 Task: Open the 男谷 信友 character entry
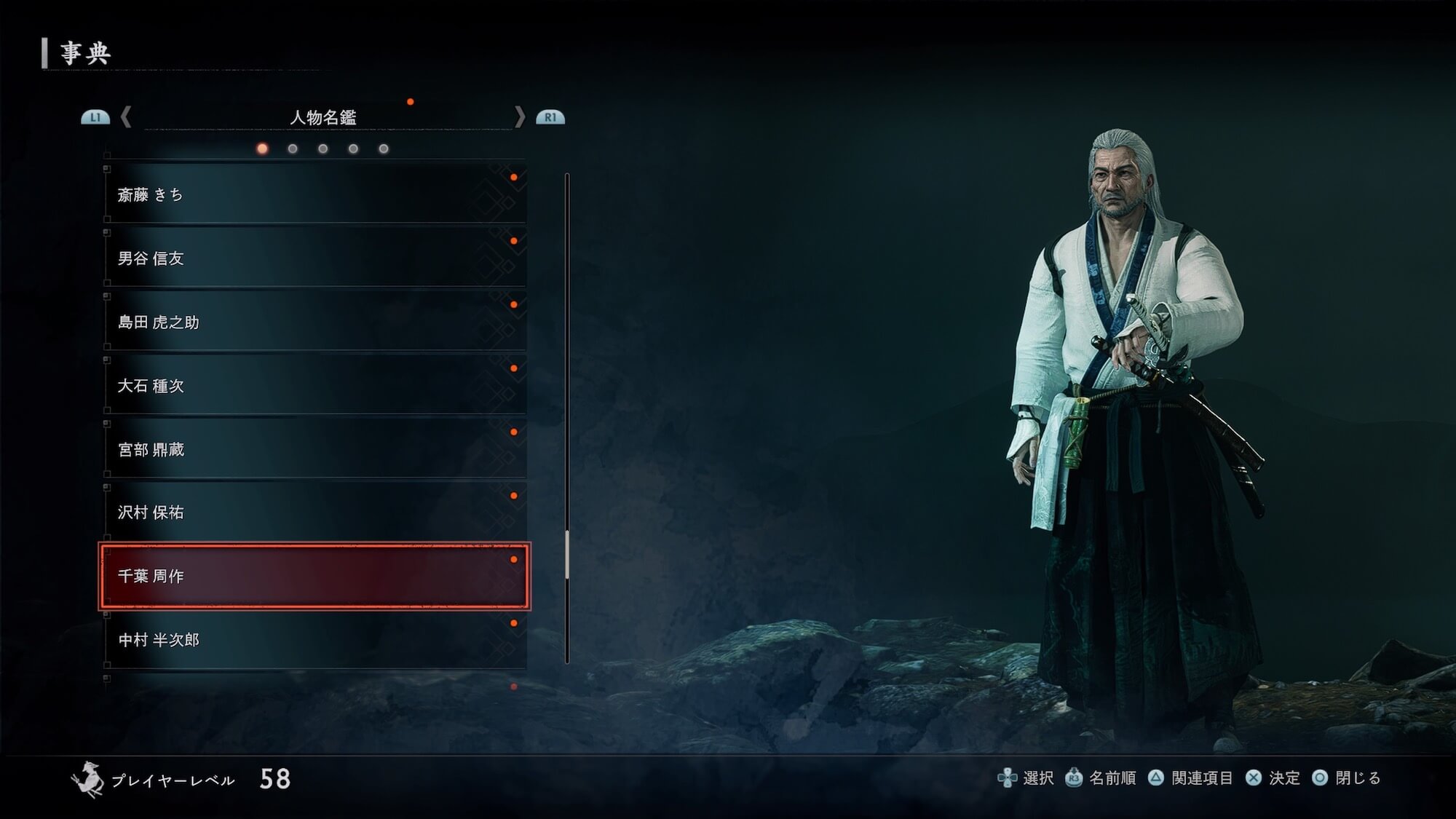(x=314, y=258)
